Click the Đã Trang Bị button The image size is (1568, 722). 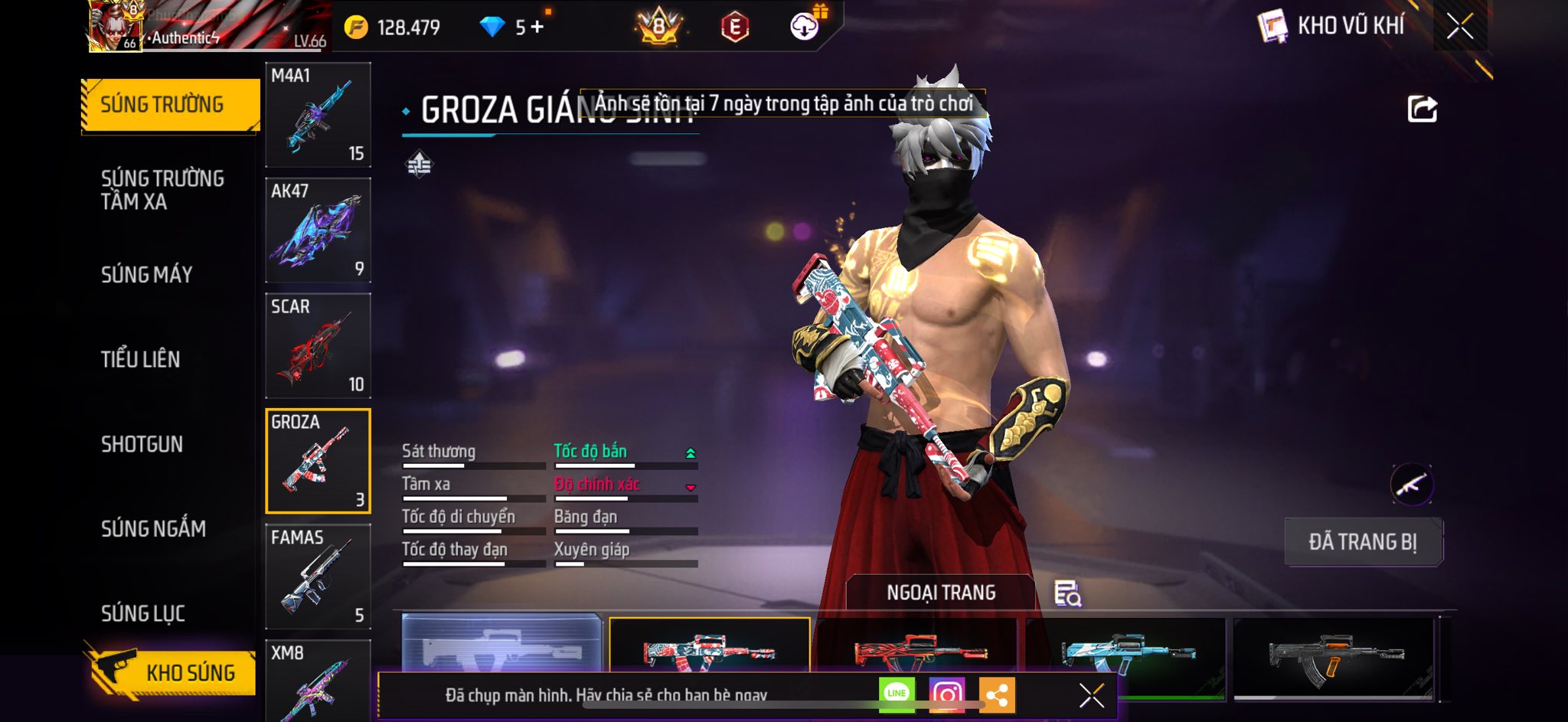tap(1363, 542)
